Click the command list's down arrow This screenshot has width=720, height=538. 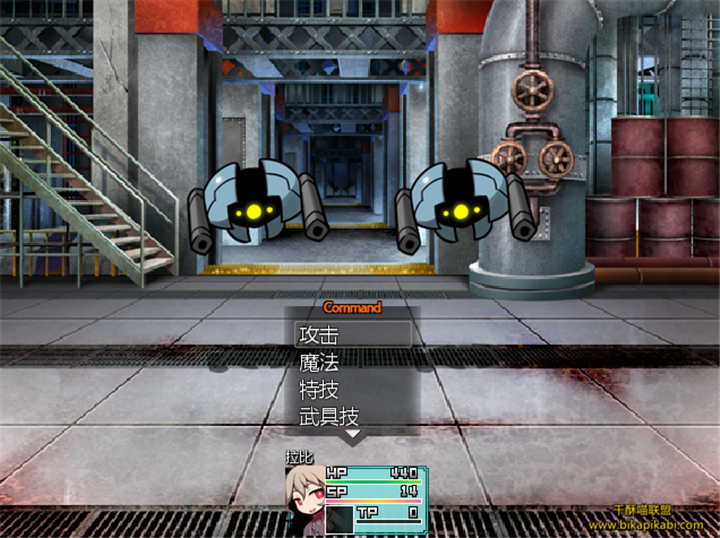tap(352, 435)
